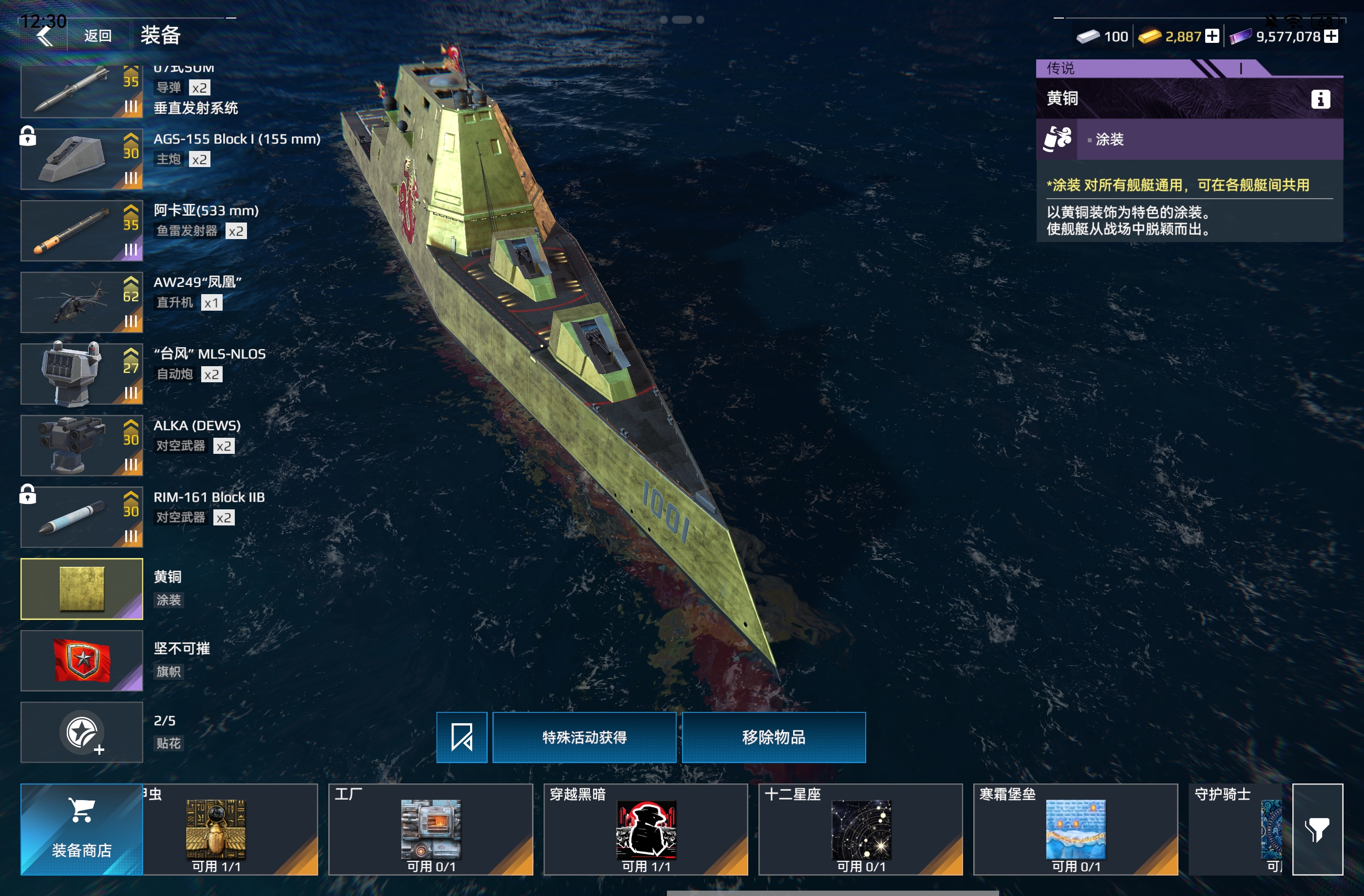Pick the 台风 MLS-NLOS autocannon slot
Viewport: 1364px width, 896px height.
point(81,374)
